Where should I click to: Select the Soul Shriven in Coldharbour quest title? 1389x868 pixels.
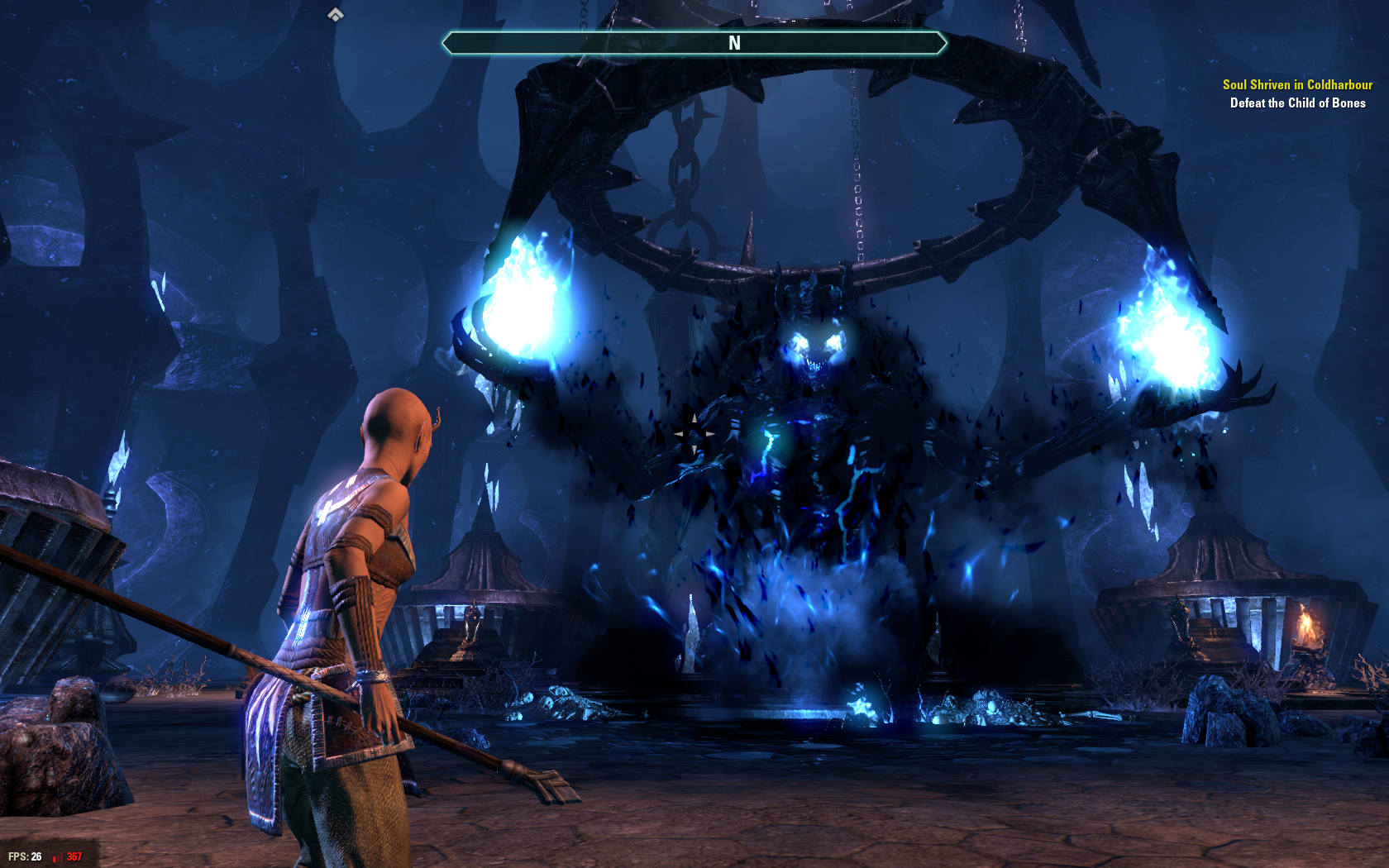[x=1296, y=84]
